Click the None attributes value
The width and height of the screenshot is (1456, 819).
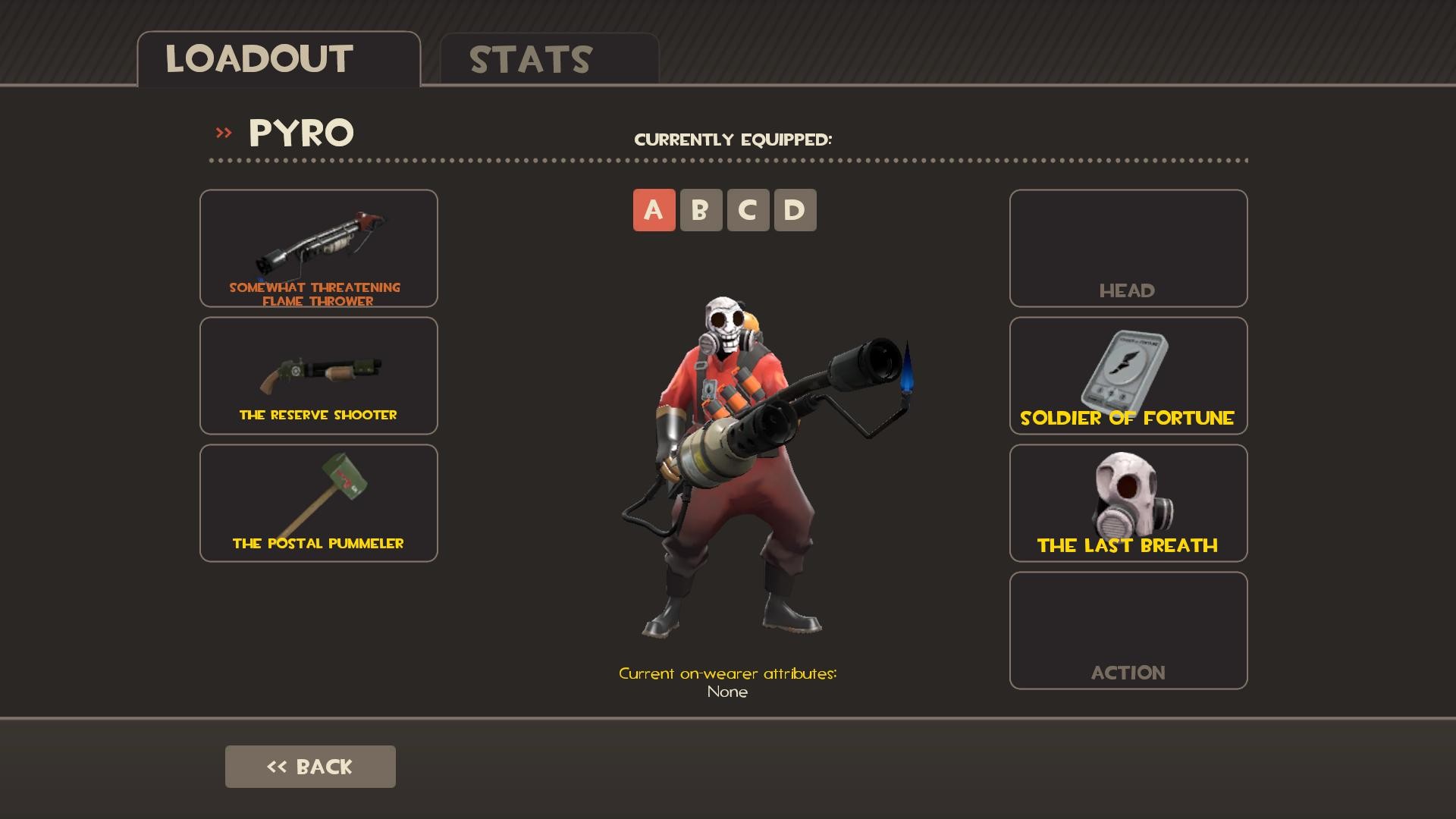point(726,691)
